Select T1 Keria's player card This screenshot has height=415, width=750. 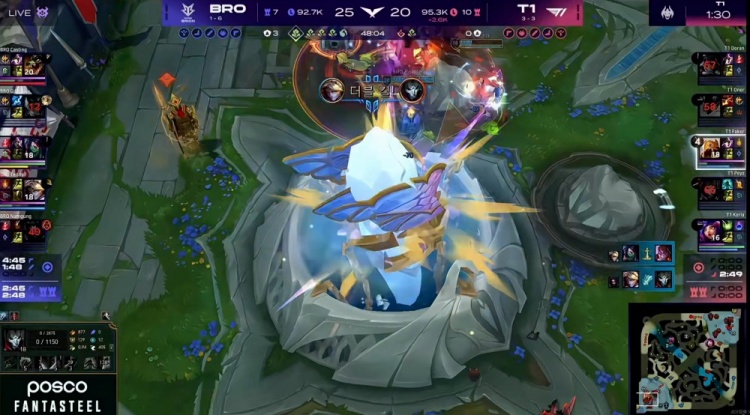(720, 232)
